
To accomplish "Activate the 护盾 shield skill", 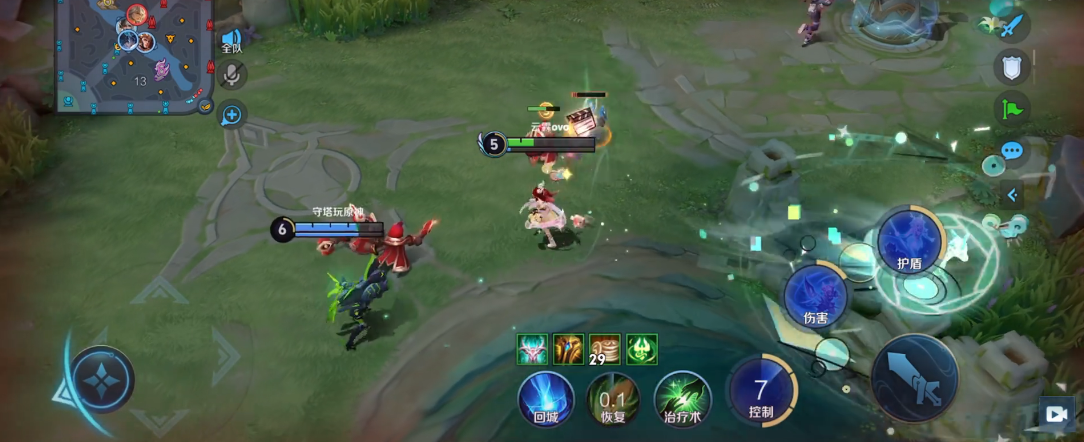I will (909, 241).
